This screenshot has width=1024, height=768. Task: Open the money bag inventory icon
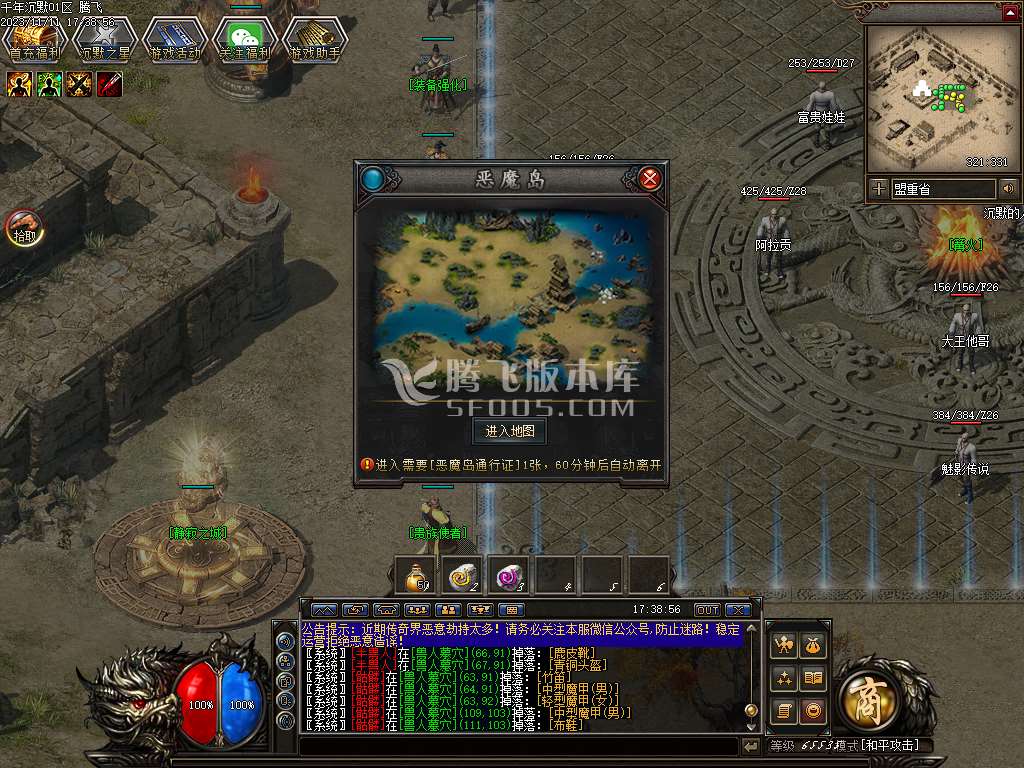click(x=814, y=645)
